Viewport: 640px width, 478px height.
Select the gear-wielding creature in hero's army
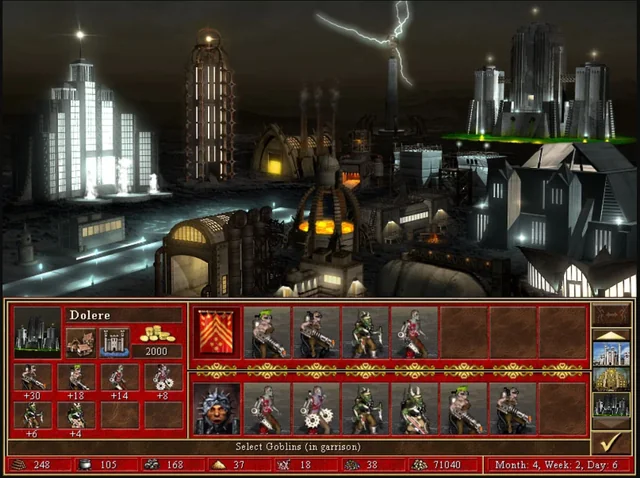click(x=316, y=408)
